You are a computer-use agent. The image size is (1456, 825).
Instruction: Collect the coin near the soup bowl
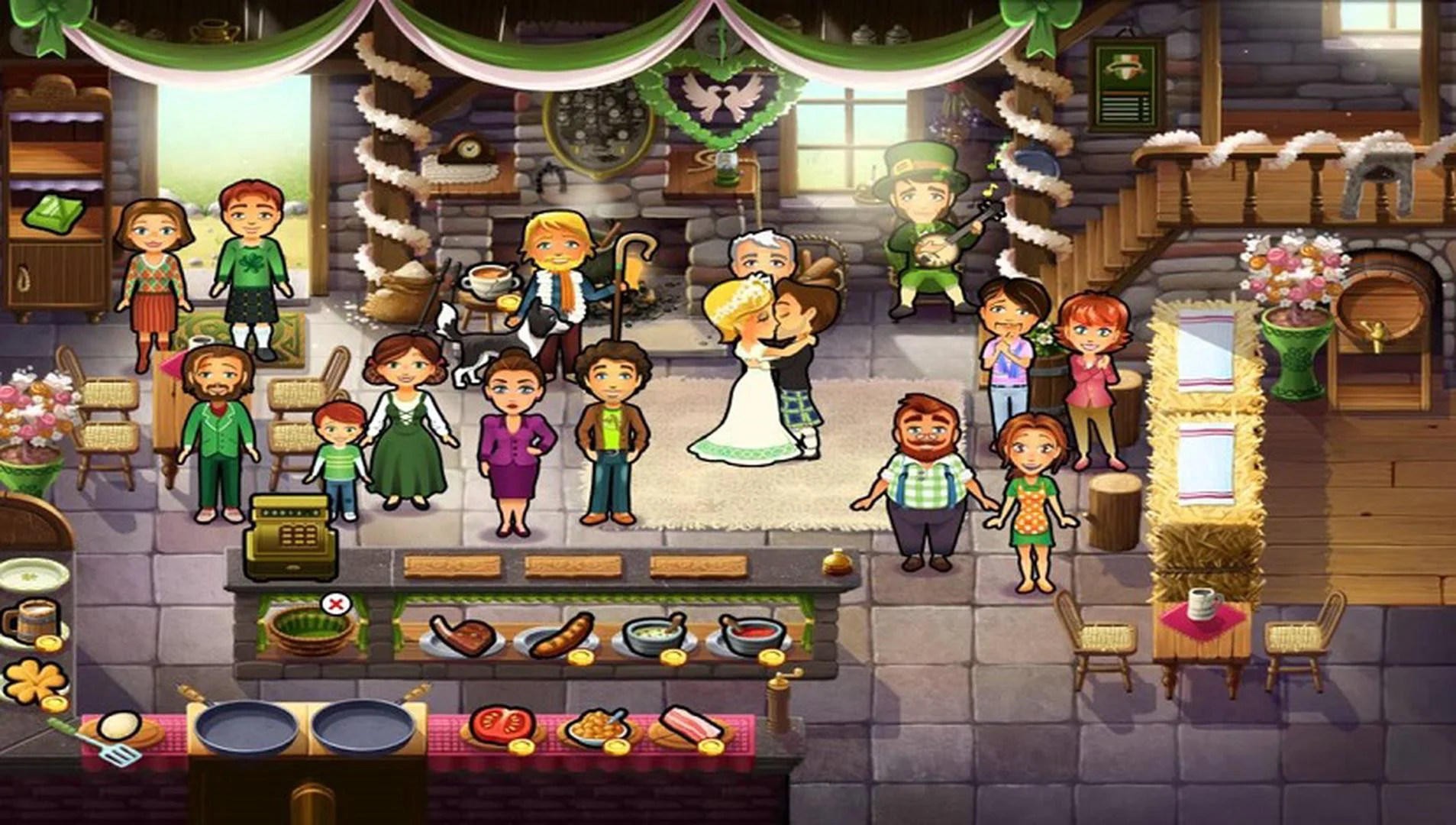[x=673, y=657]
